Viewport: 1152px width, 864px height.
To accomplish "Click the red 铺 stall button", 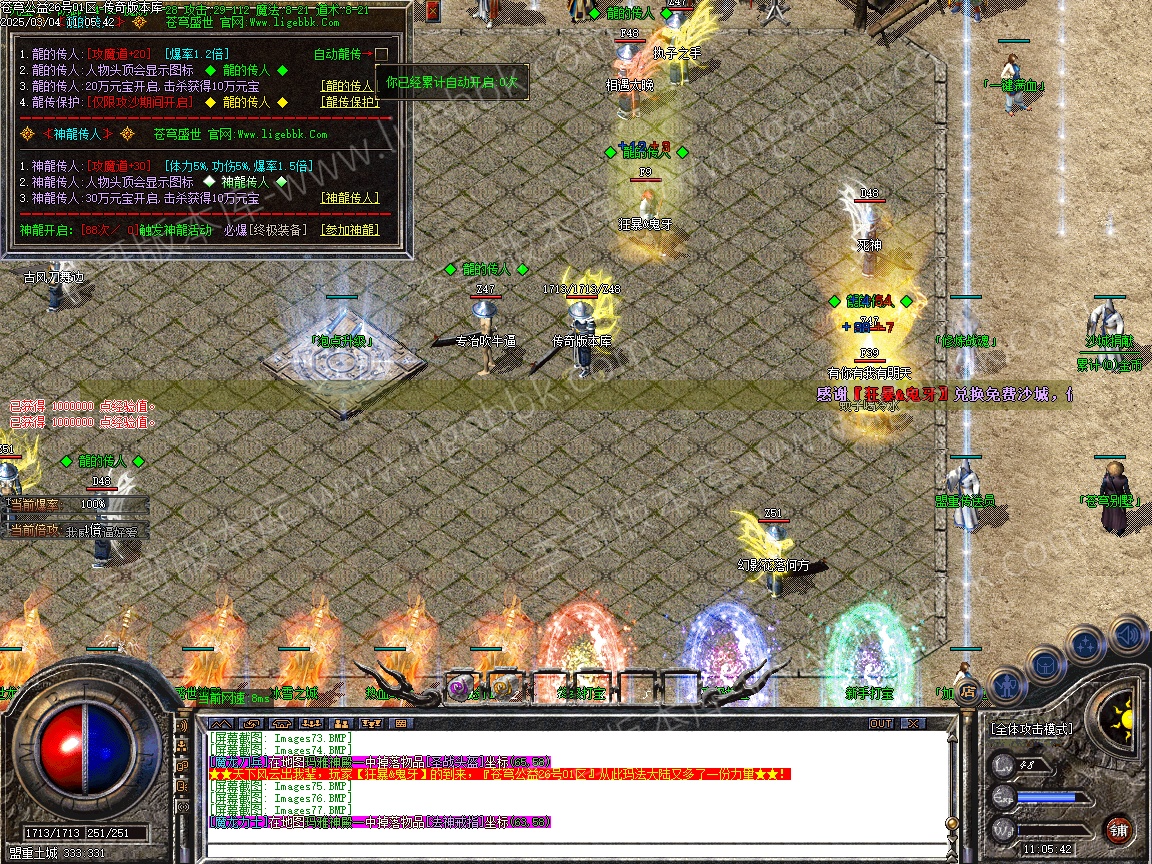I will [1119, 829].
